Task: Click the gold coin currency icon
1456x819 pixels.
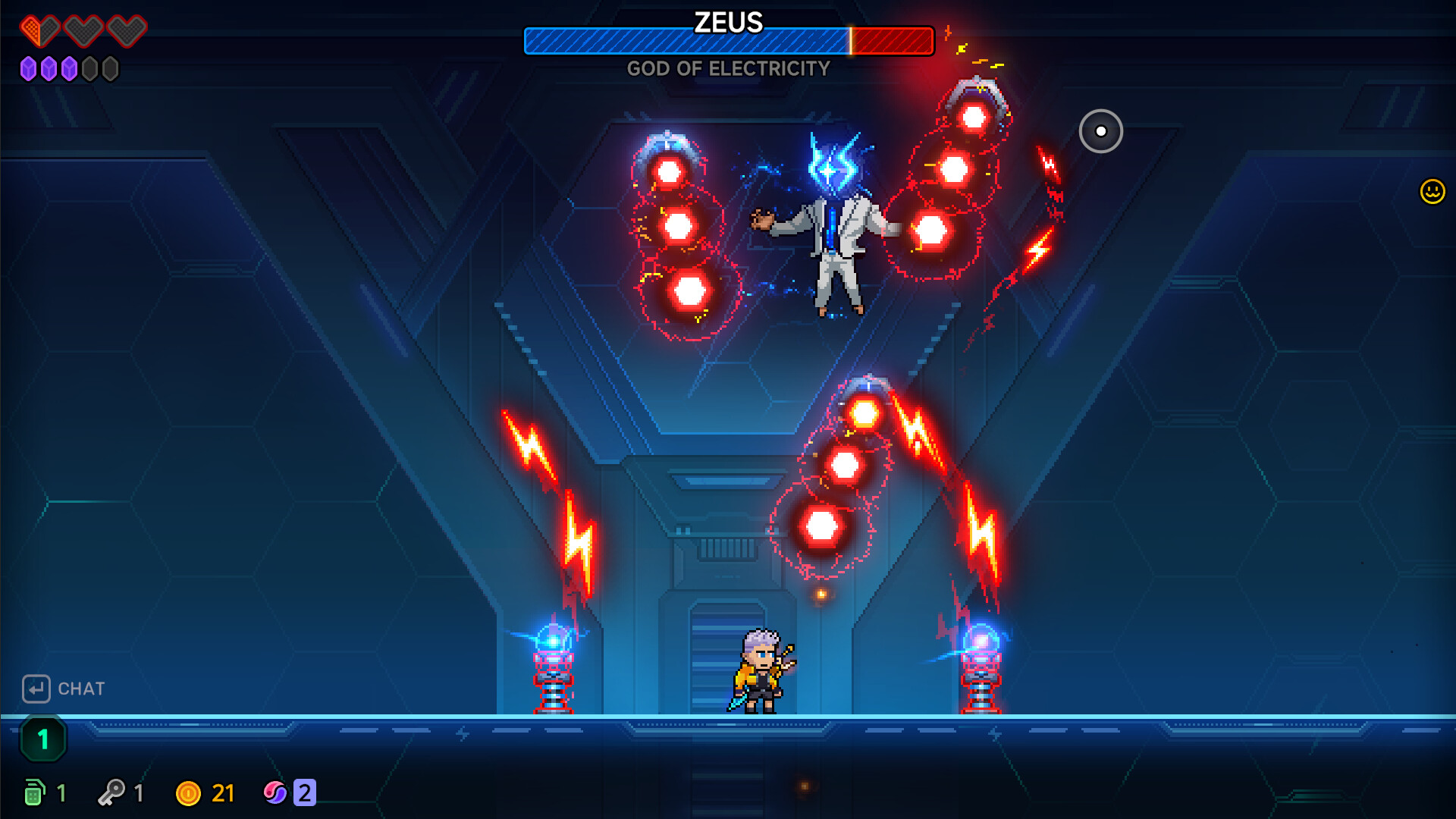Action: [191, 793]
